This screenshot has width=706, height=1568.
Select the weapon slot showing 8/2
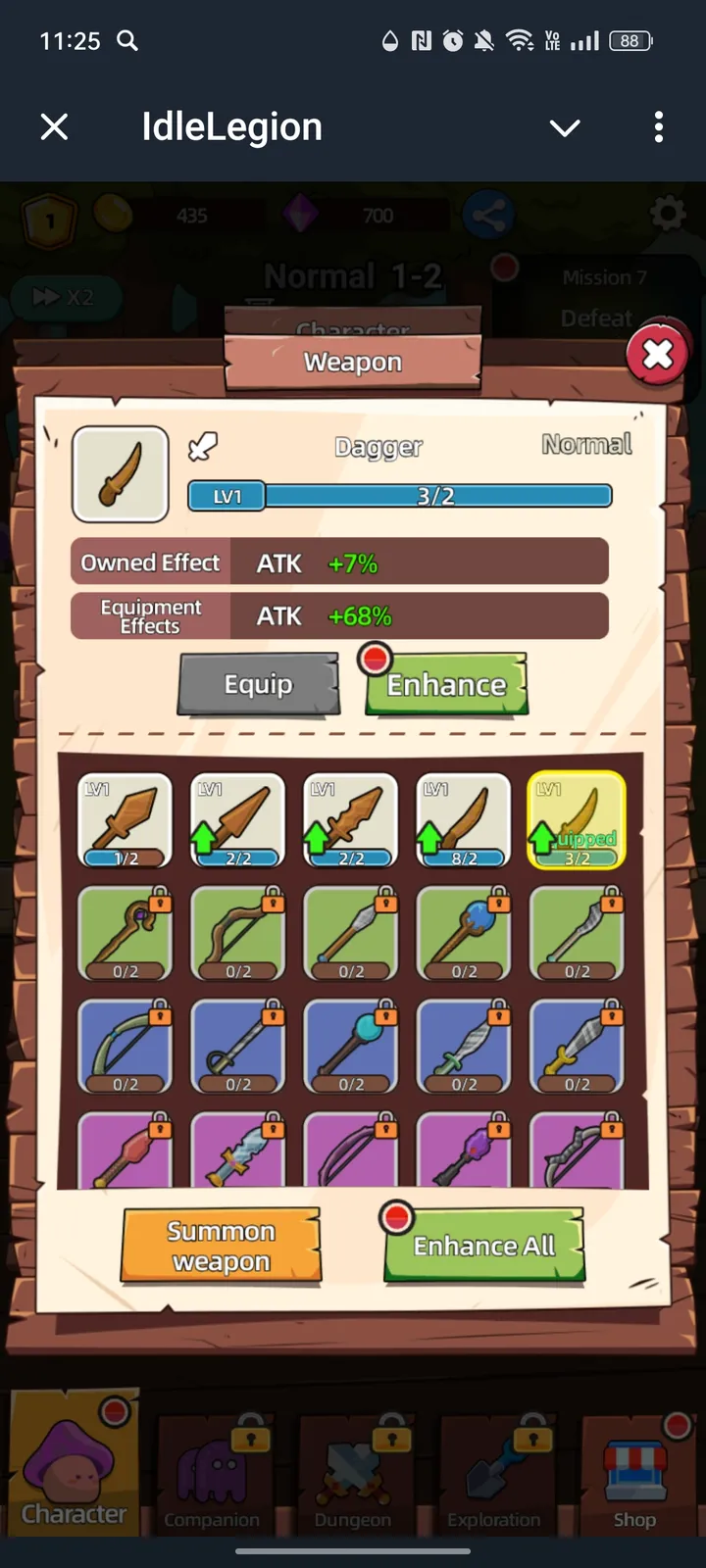pyautogui.click(x=464, y=820)
